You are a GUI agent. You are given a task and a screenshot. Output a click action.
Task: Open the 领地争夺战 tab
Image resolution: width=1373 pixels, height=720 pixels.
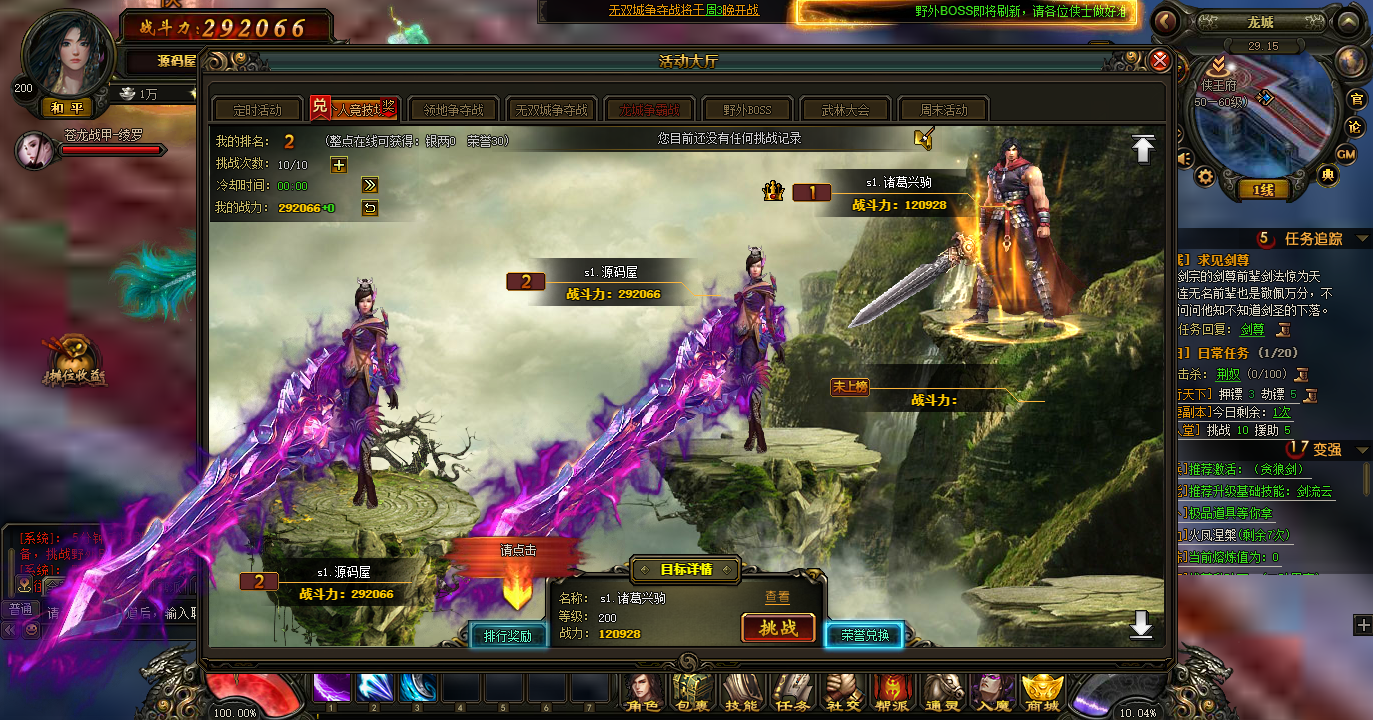click(454, 110)
